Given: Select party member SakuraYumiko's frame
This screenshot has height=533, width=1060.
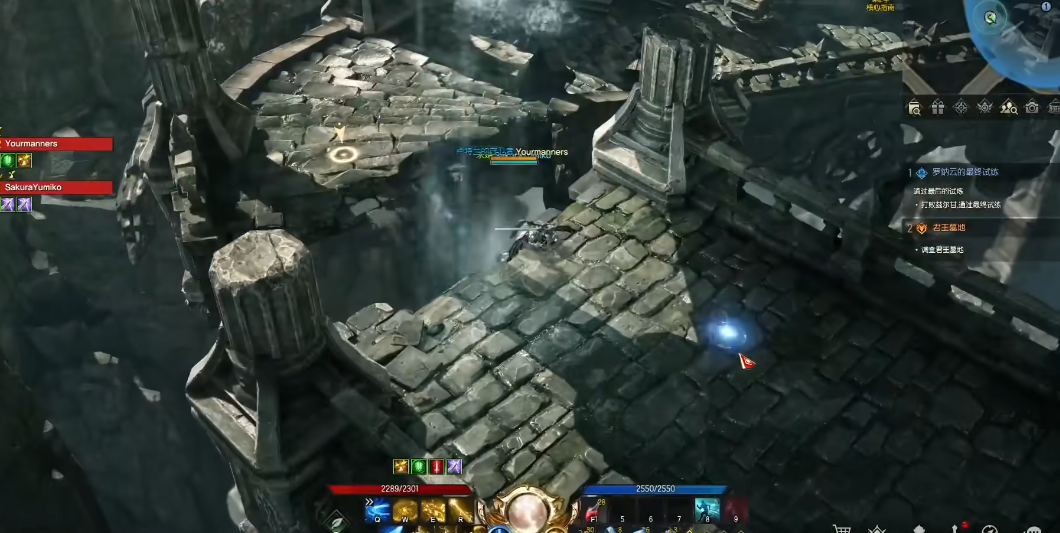Looking at the screenshot, I should 55,187.
